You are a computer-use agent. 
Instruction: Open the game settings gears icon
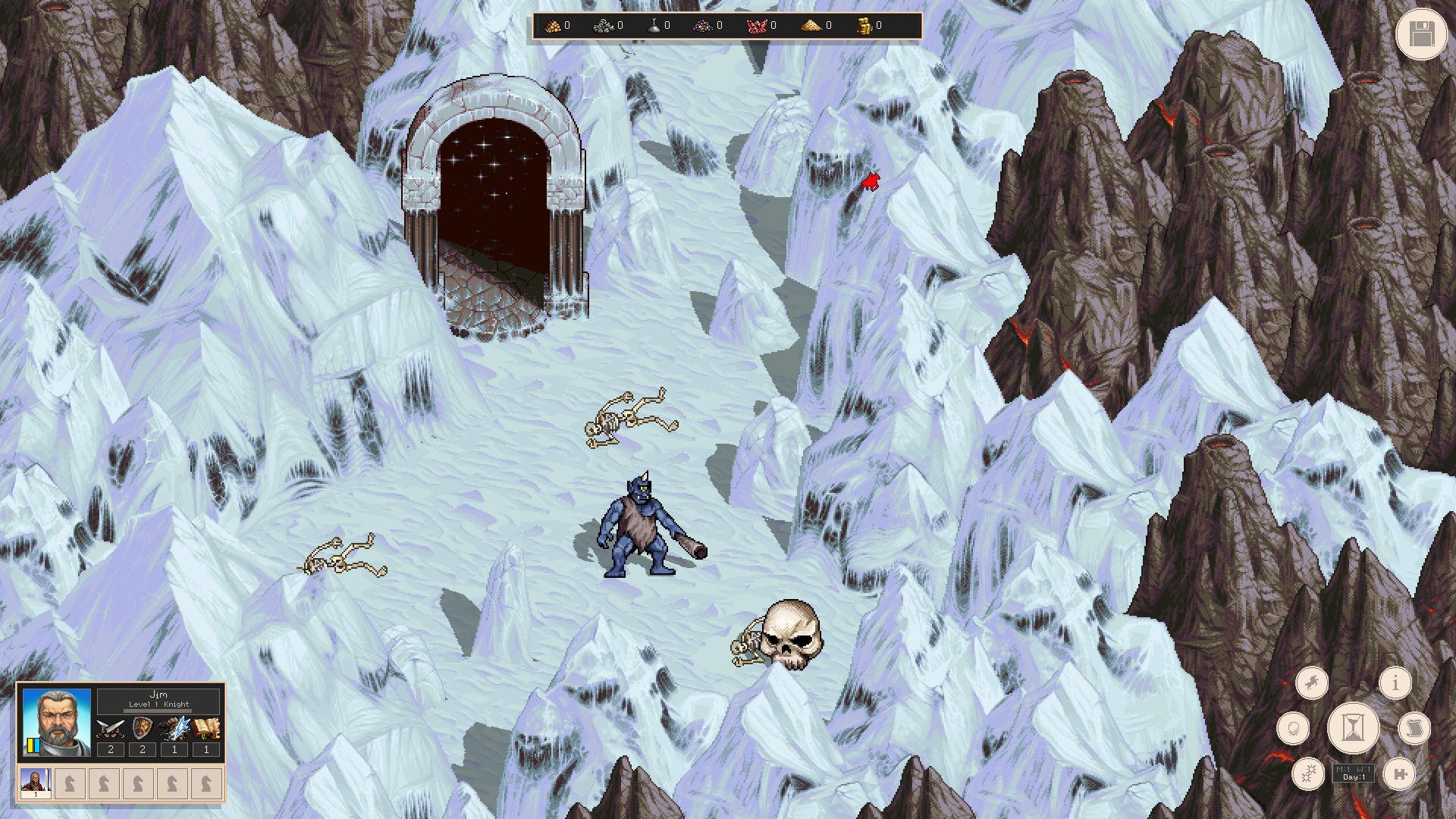[1308, 773]
